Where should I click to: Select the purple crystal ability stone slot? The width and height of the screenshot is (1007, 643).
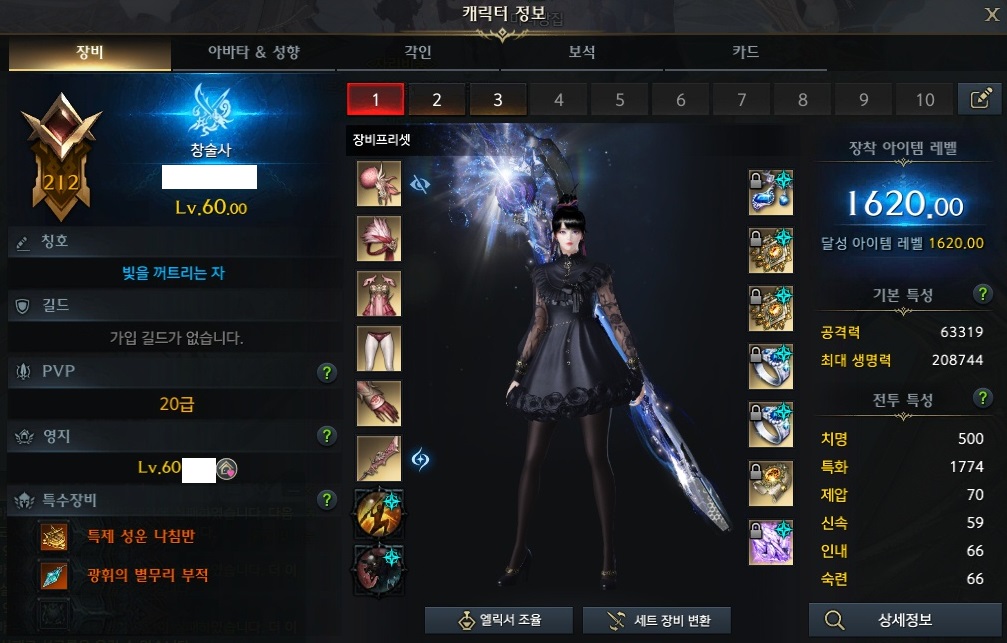771,543
